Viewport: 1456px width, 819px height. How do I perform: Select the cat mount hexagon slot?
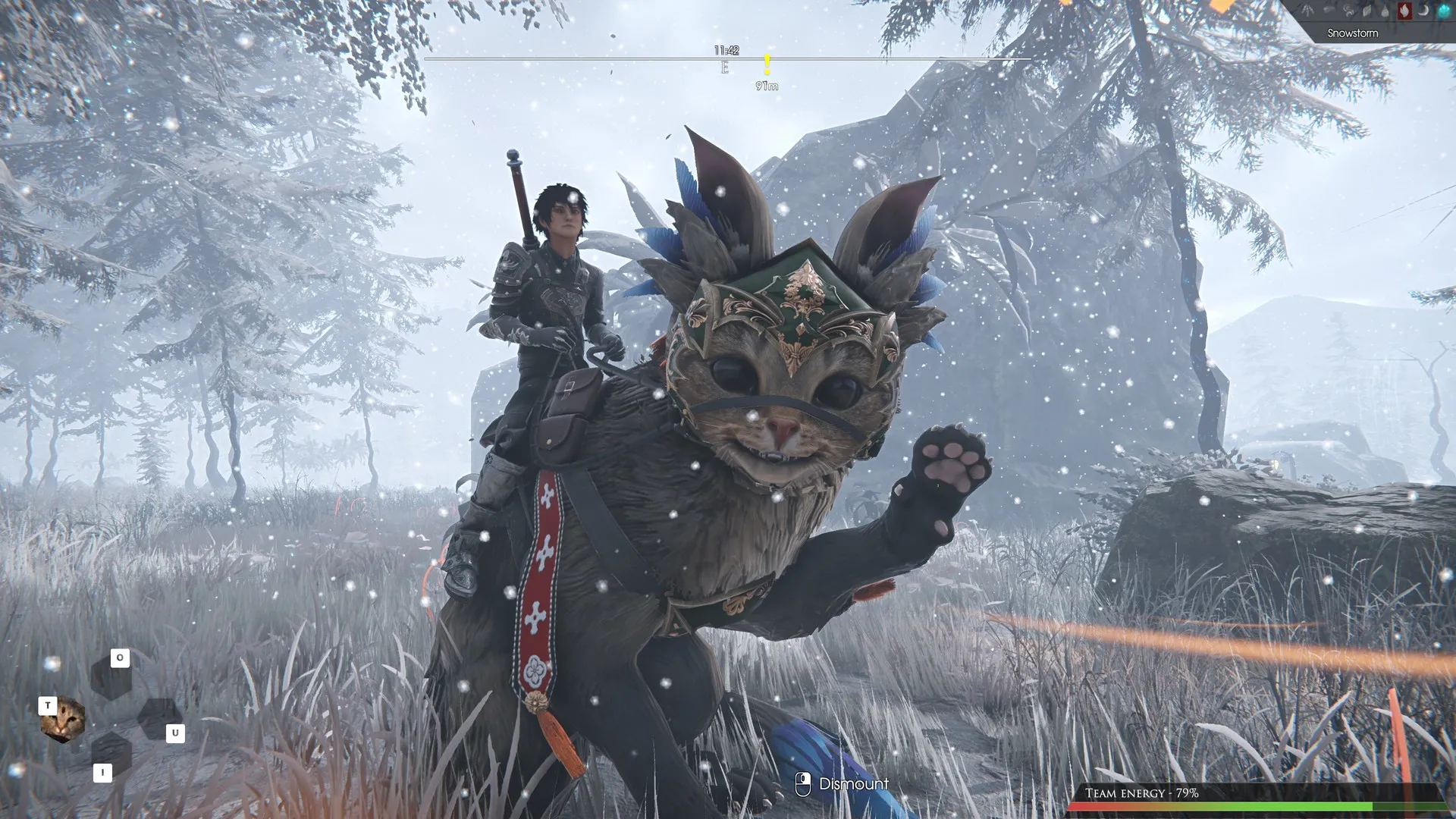[x=62, y=719]
